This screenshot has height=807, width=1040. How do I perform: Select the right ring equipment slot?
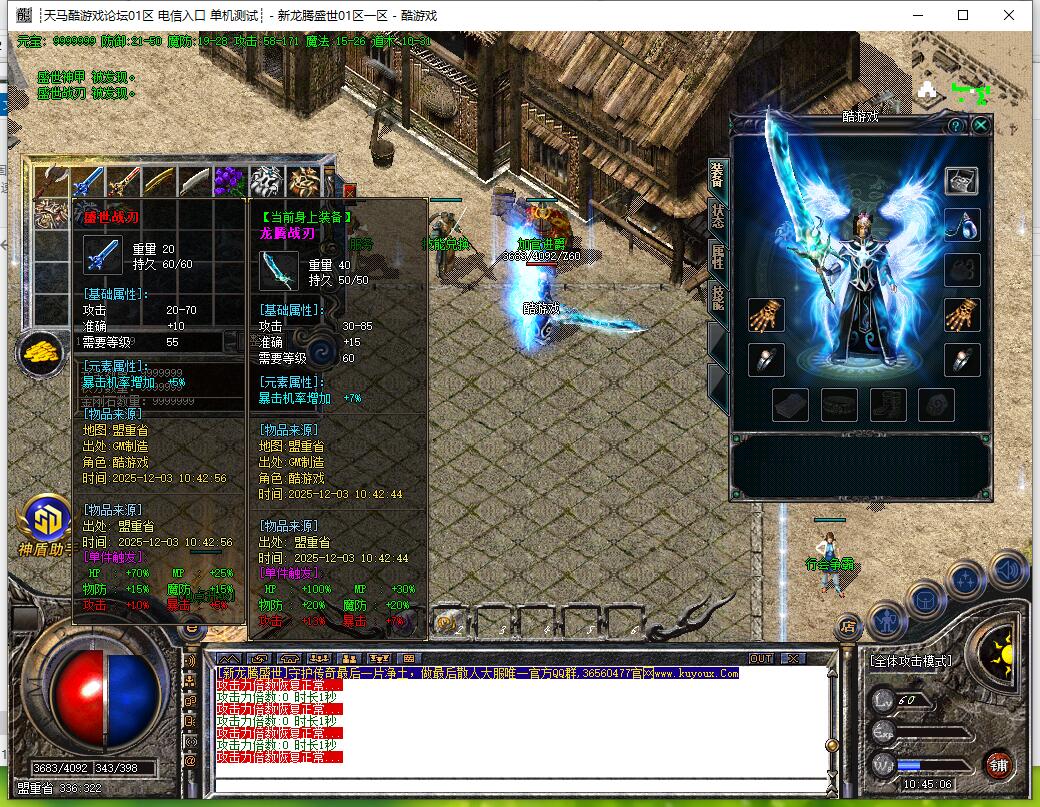tap(961, 360)
